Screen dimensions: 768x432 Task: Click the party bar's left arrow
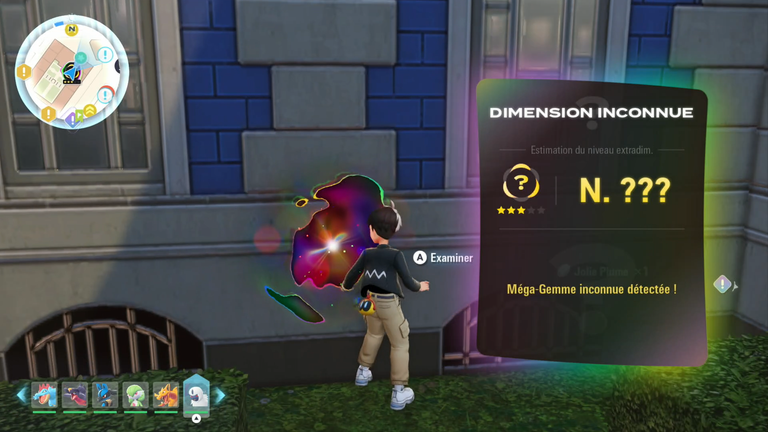[22, 396]
